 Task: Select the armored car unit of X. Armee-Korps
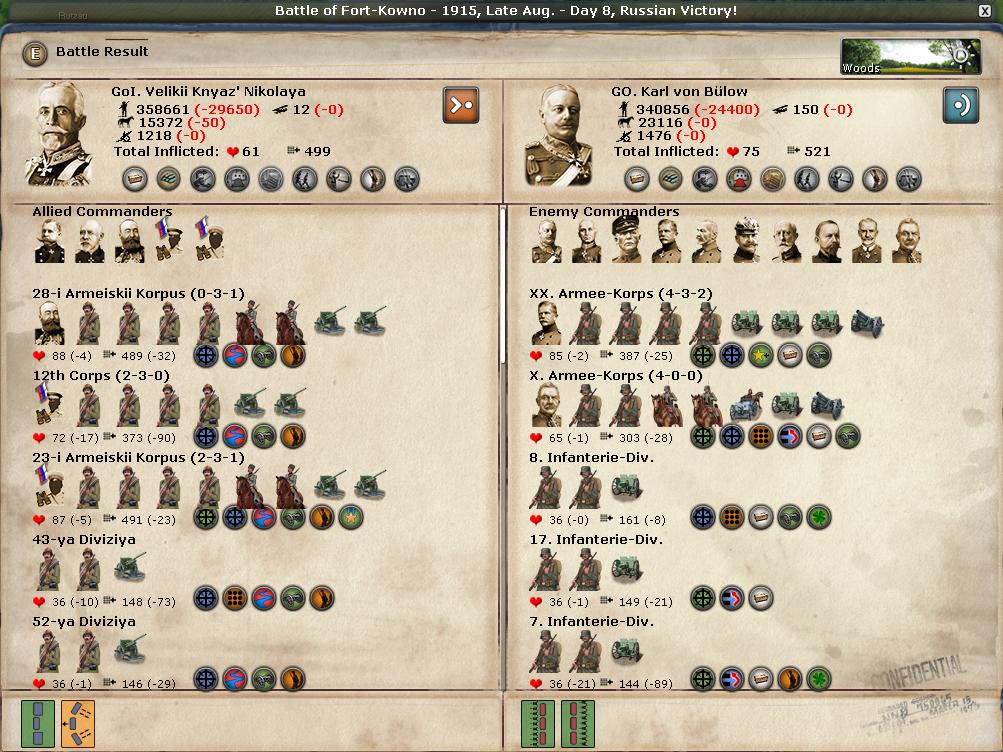coord(746,406)
